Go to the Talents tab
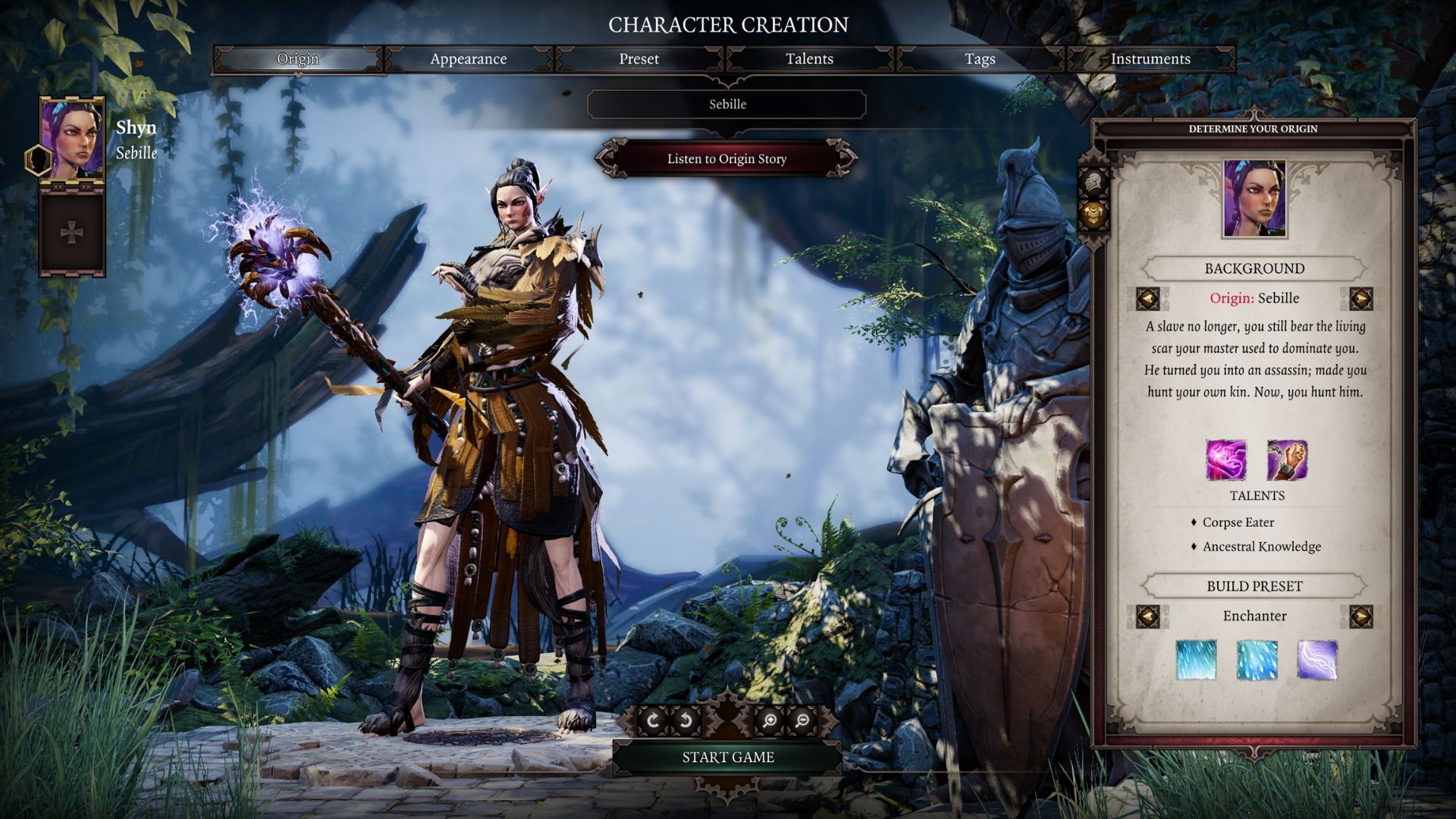The height and width of the screenshot is (819, 1456). click(809, 59)
